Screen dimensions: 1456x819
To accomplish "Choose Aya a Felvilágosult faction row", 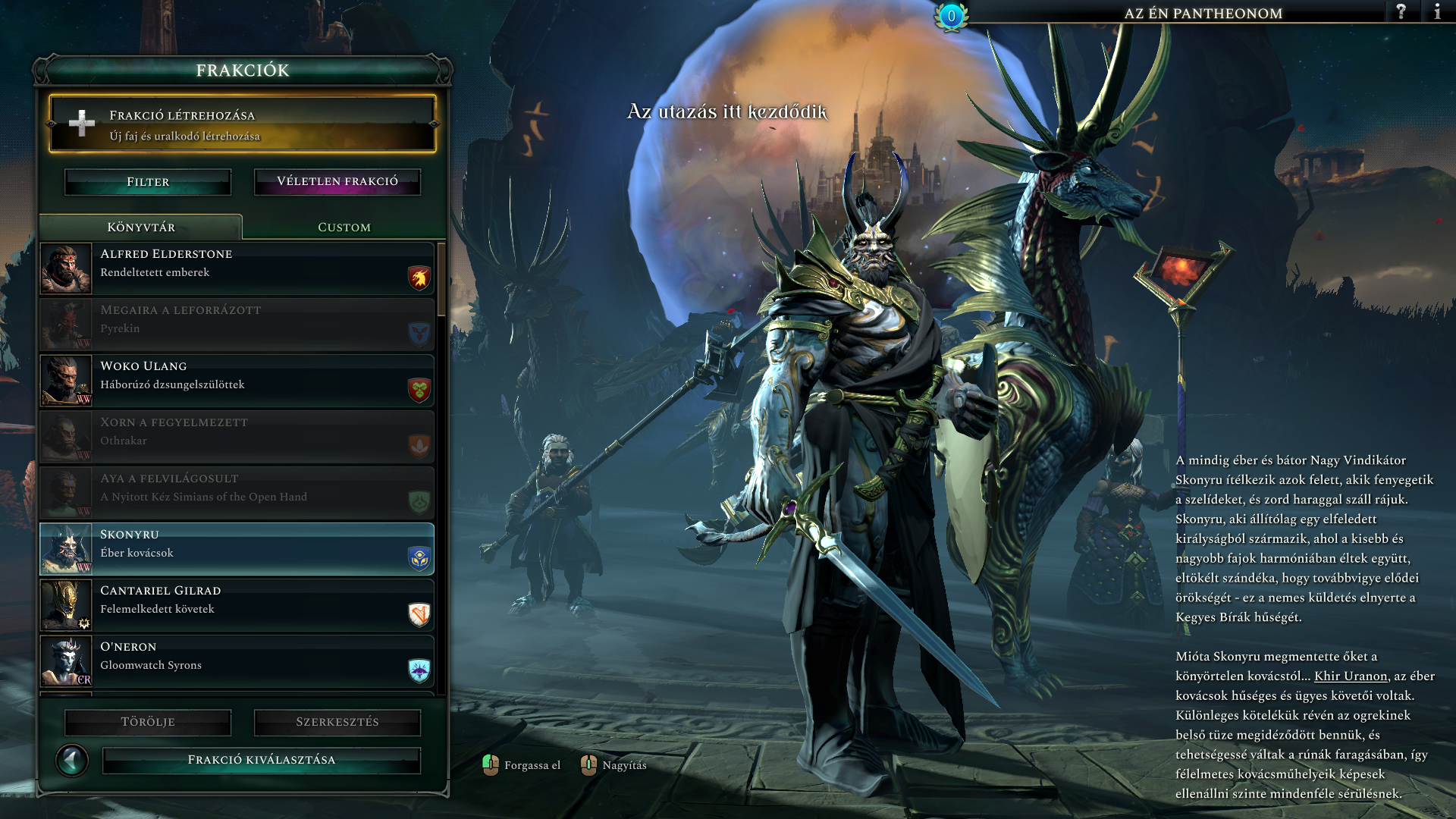I will pyautogui.click(x=237, y=493).
